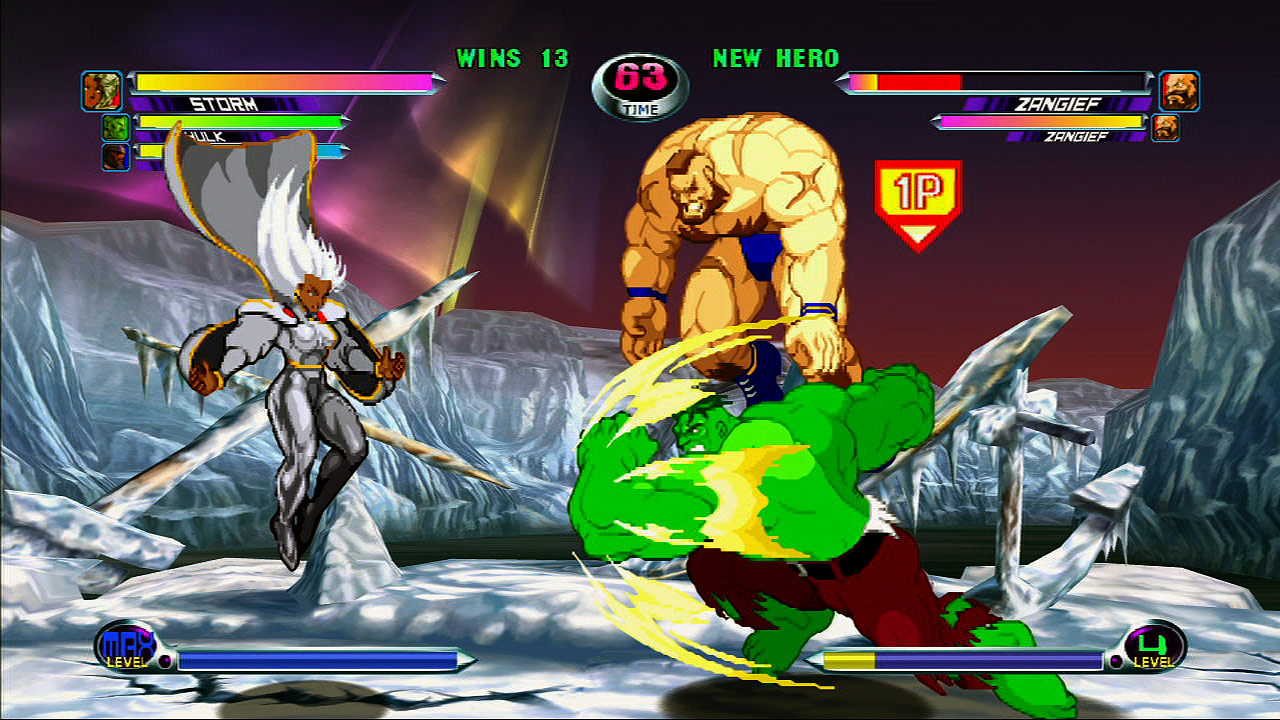Click the NEW HERO label
This screenshot has width=1280, height=720.
click(775, 58)
